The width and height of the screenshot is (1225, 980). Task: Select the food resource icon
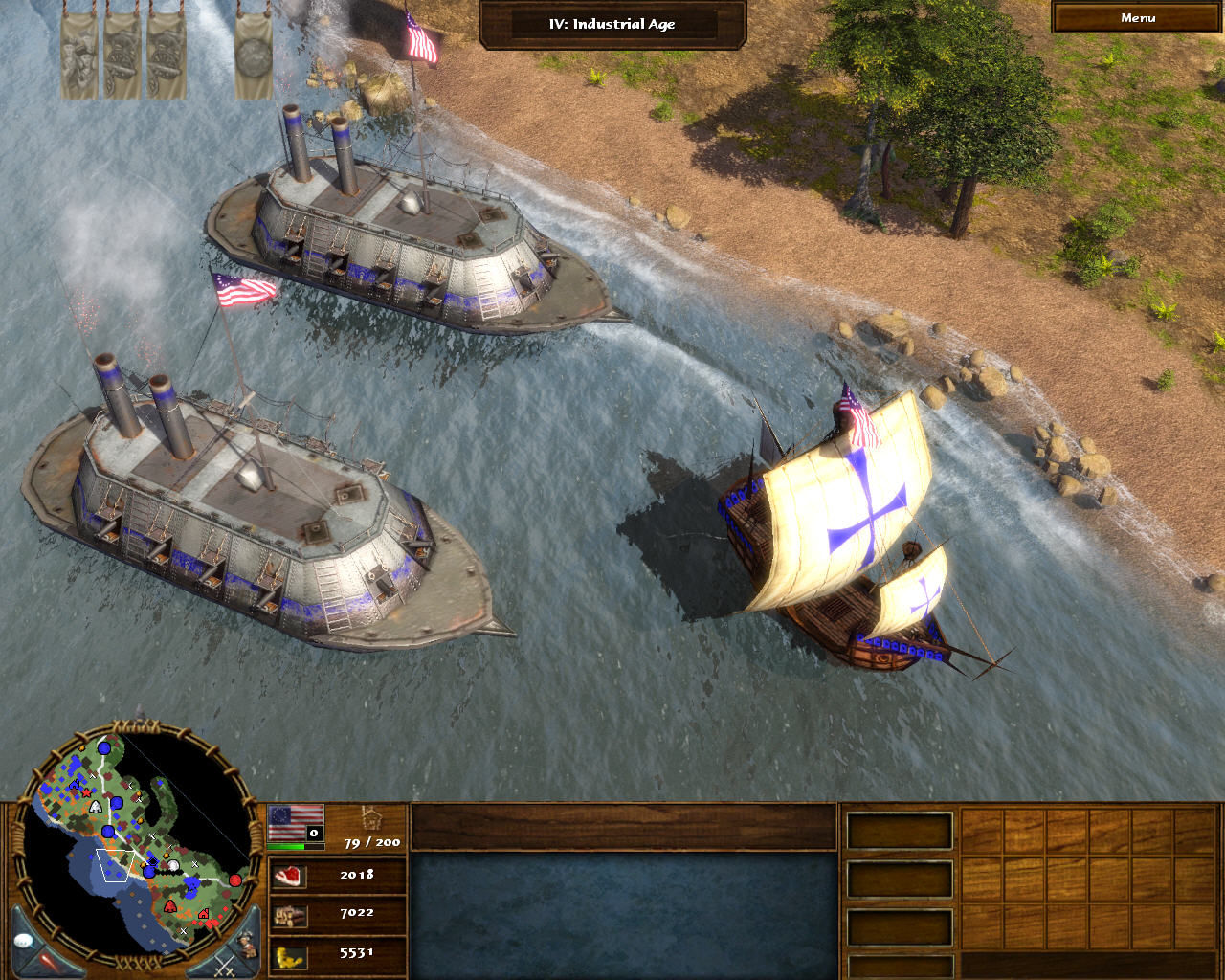click(288, 876)
